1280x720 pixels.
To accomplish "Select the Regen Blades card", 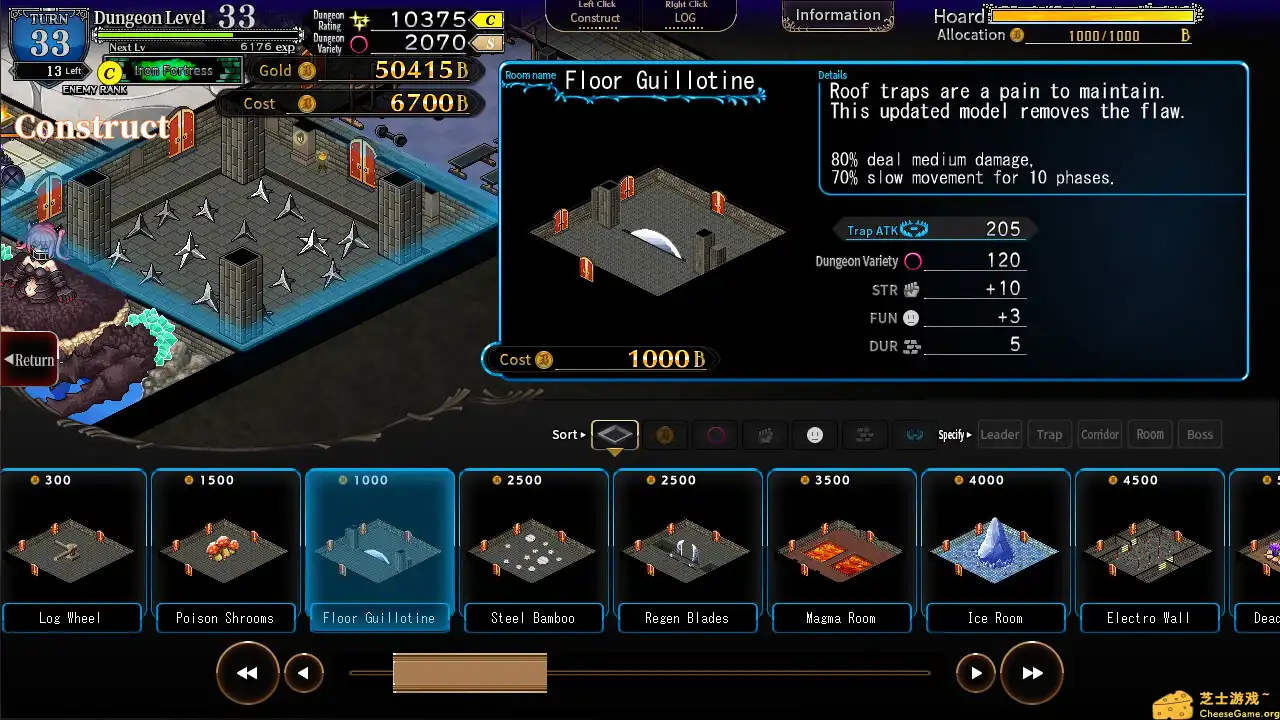I will [x=687, y=550].
